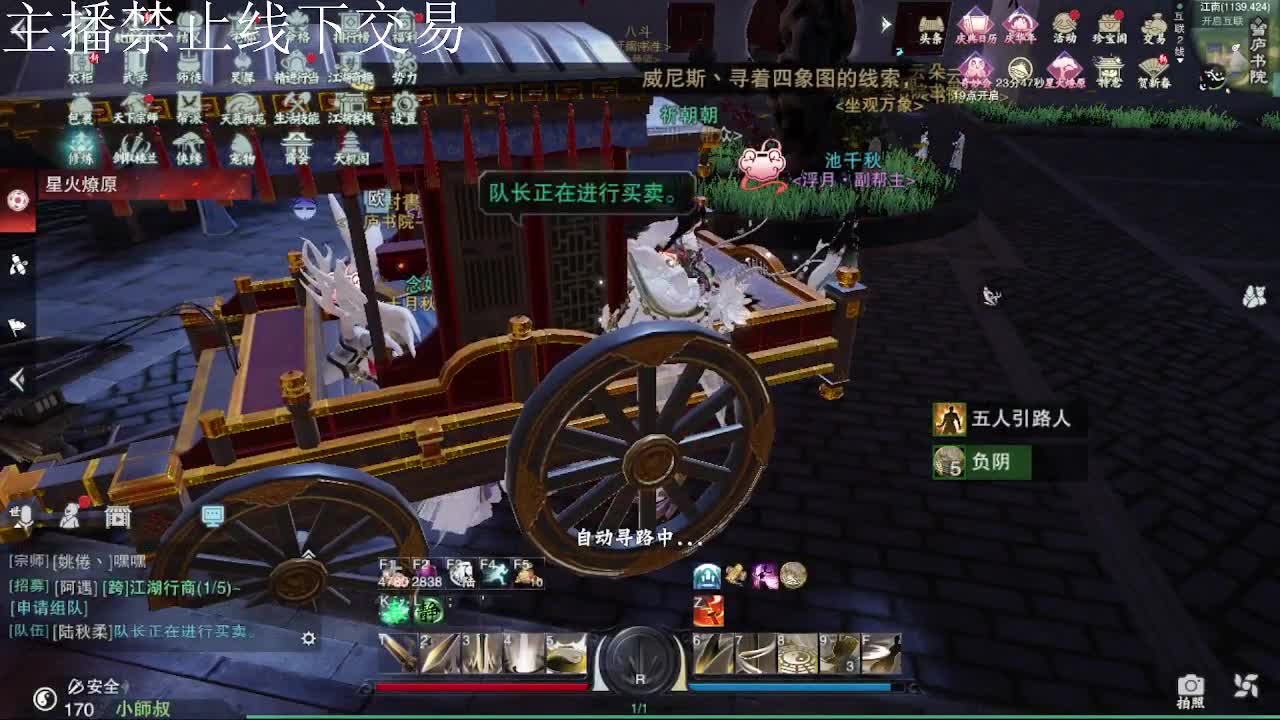Image resolution: width=1280 pixels, height=720 pixels.
Task: Open the 庆典日历 celebration calendar
Action: [978, 23]
